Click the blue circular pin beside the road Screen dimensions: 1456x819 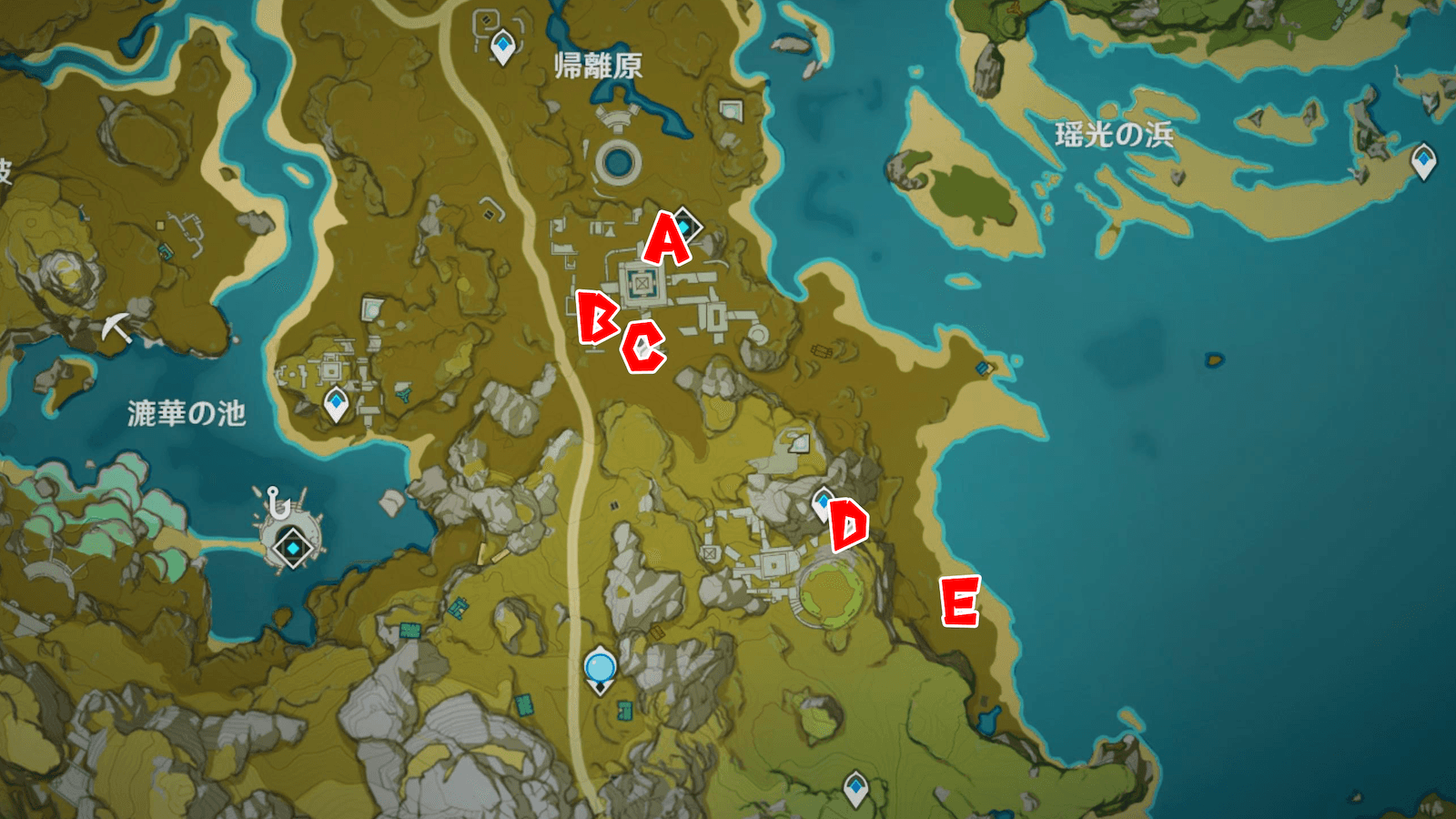click(600, 668)
